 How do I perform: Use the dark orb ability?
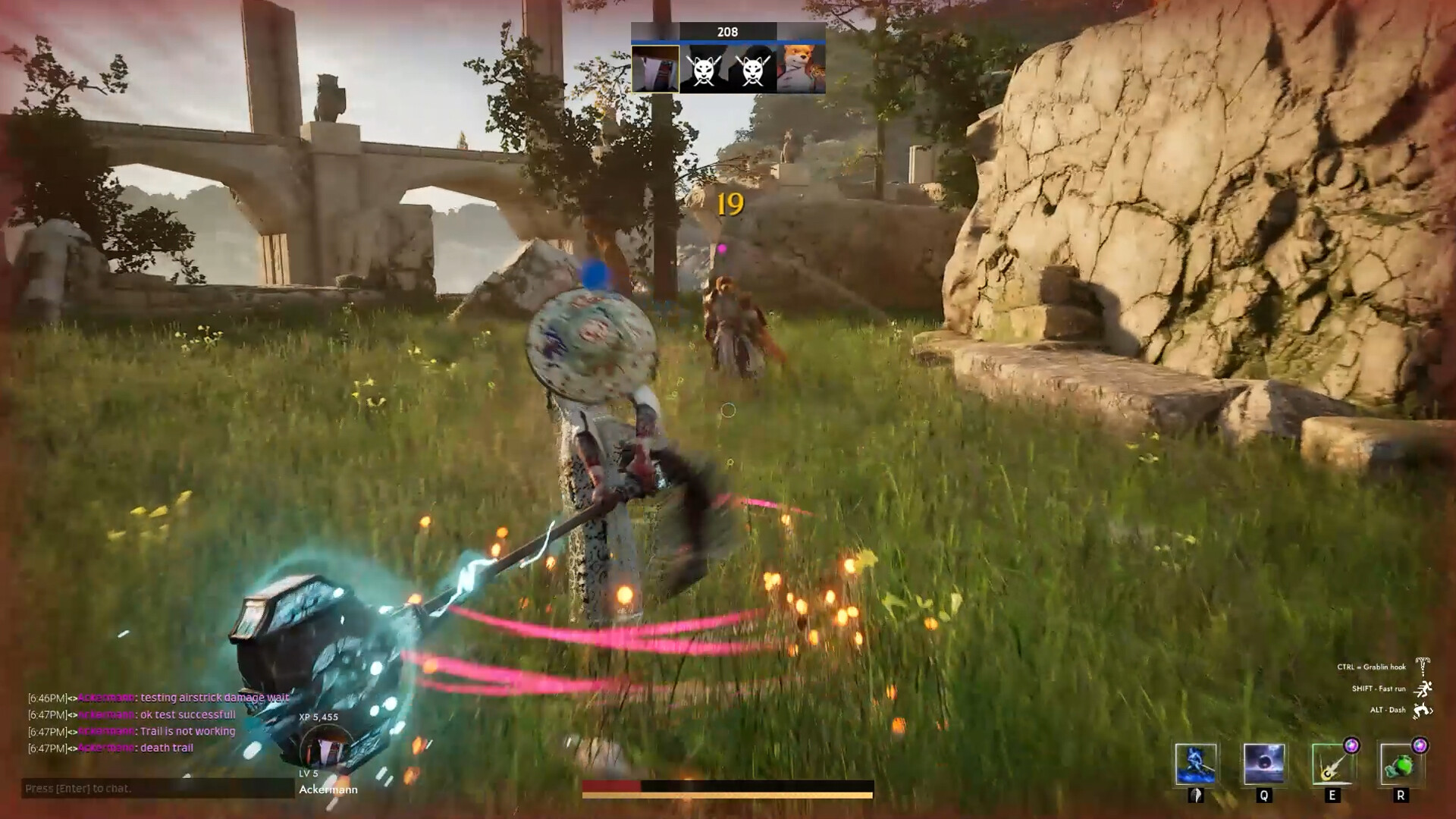coord(1264,763)
